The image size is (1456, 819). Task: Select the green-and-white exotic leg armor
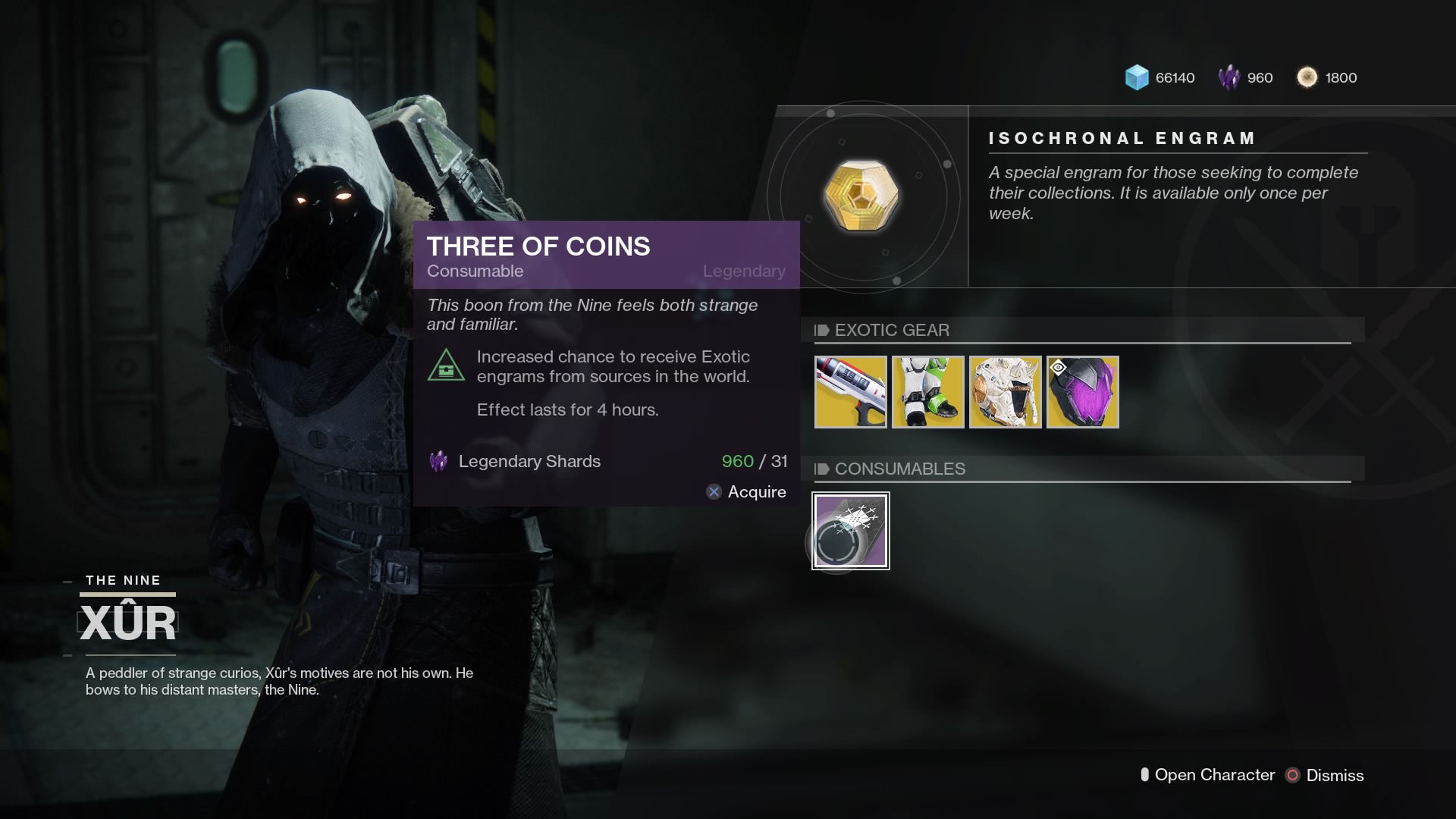click(x=928, y=392)
